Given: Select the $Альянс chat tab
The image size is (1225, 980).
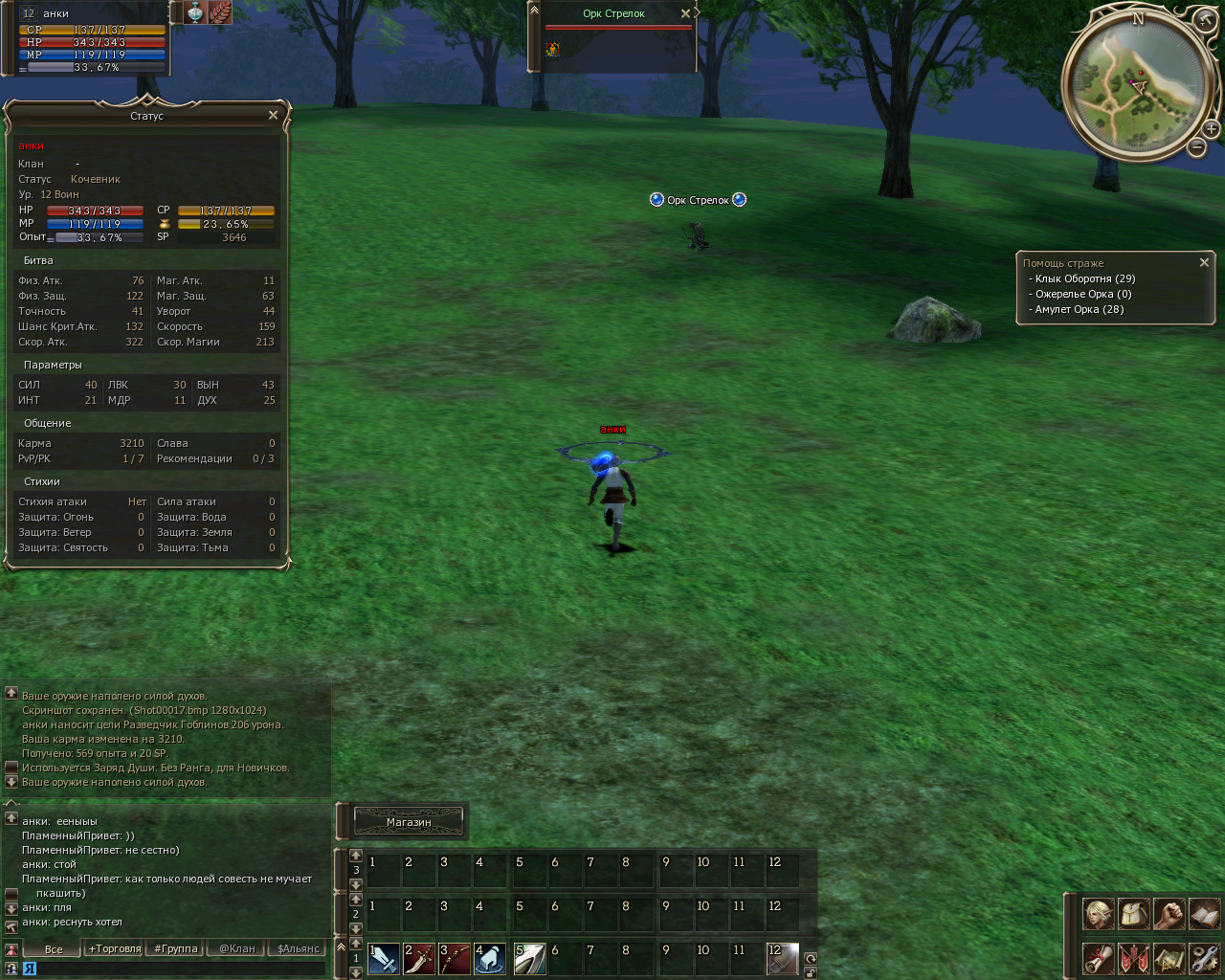Looking at the screenshot, I should pyautogui.click(x=298, y=949).
